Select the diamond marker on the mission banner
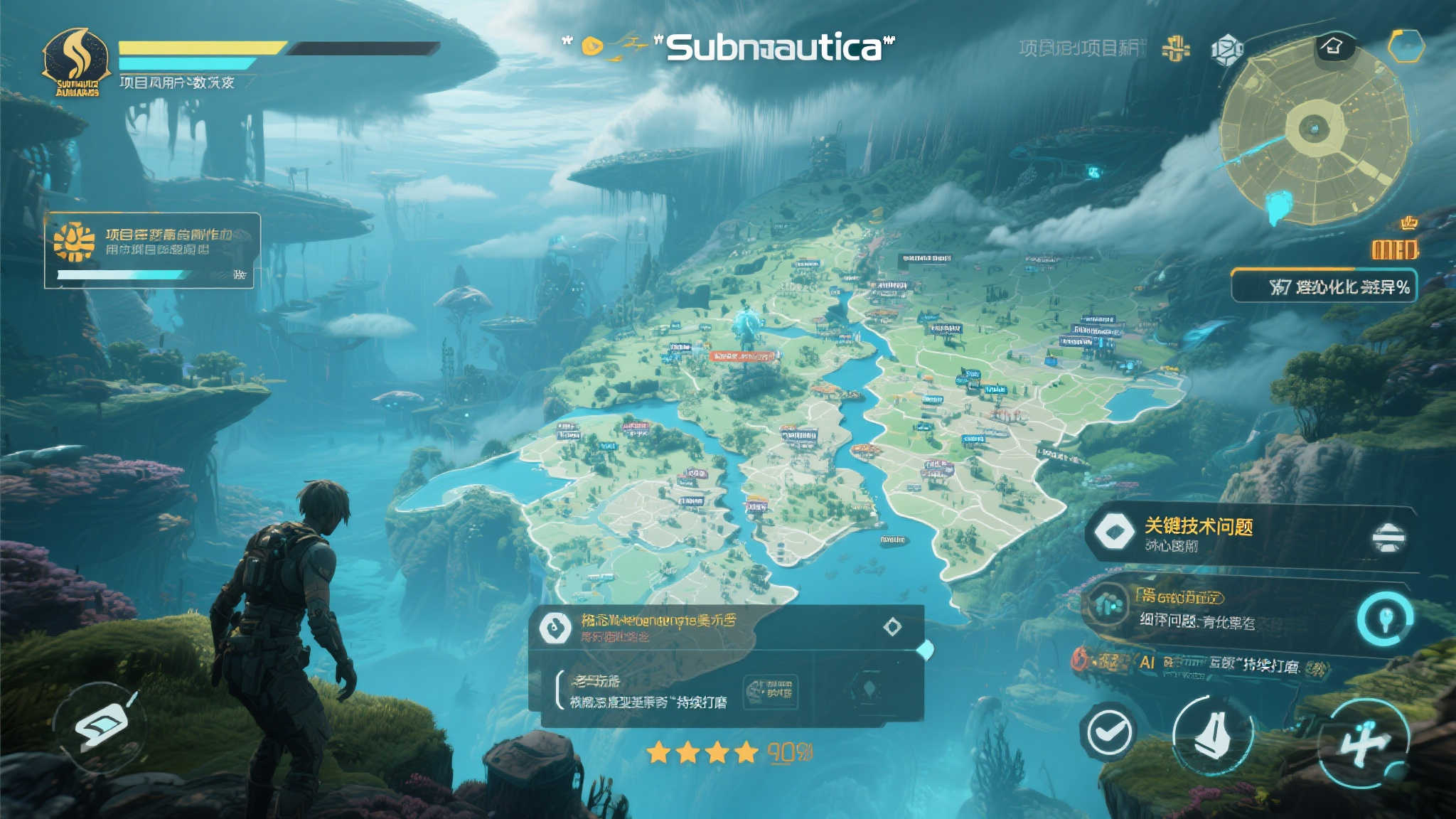 [892, 626]
